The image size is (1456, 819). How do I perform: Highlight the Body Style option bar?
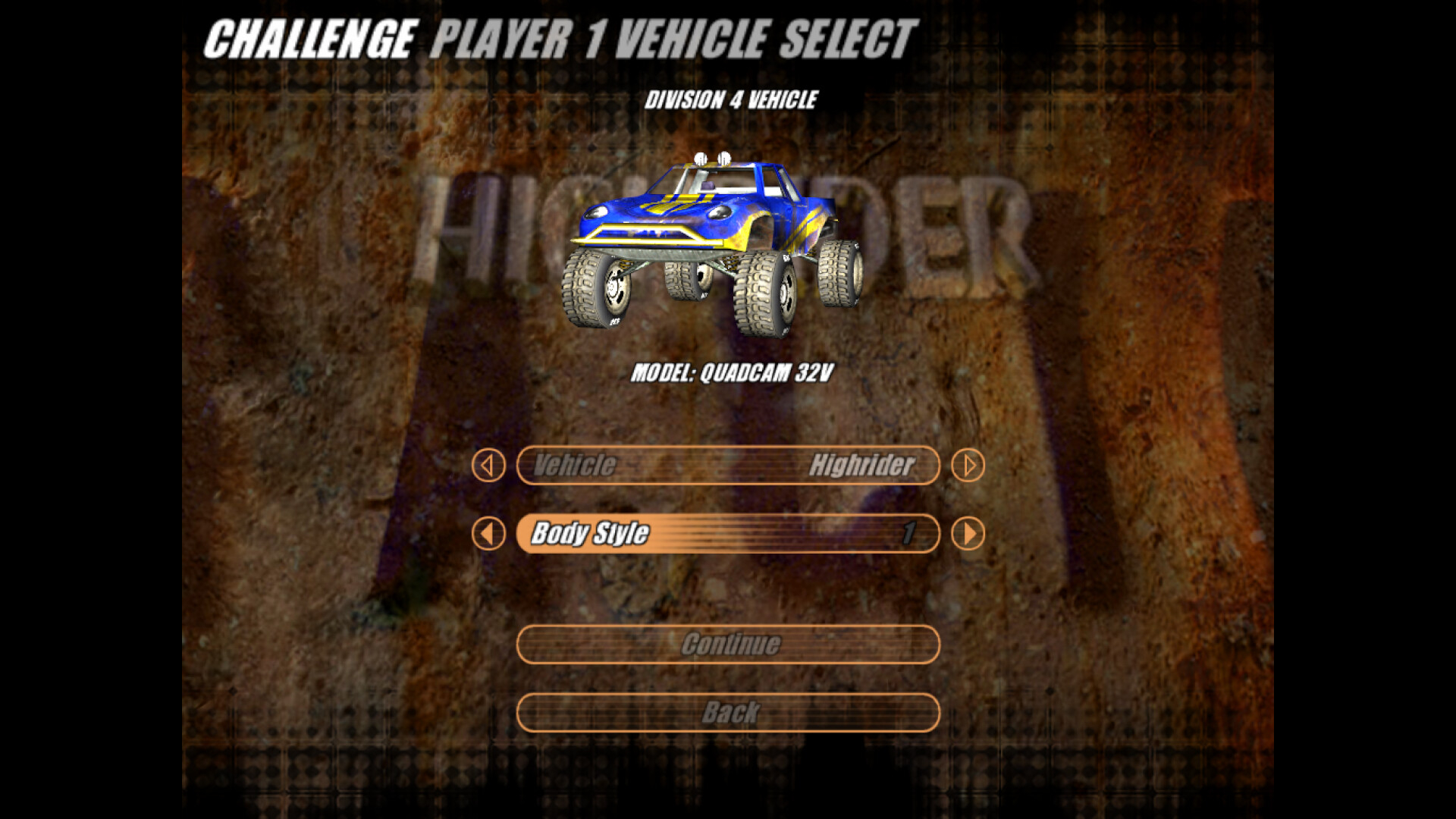728,533
